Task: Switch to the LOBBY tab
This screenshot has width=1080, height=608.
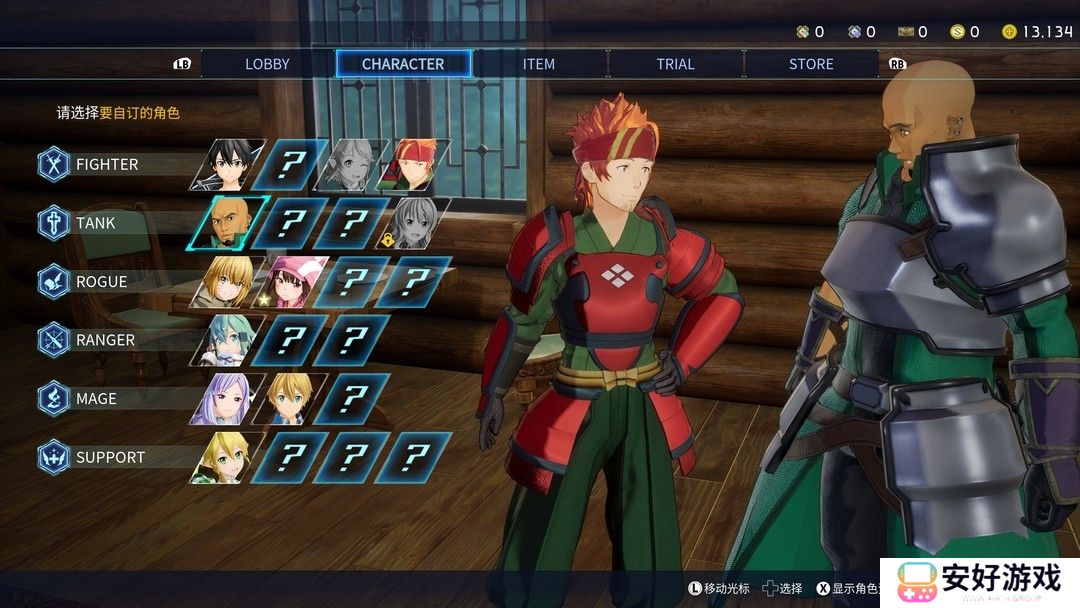Action: 267,64
